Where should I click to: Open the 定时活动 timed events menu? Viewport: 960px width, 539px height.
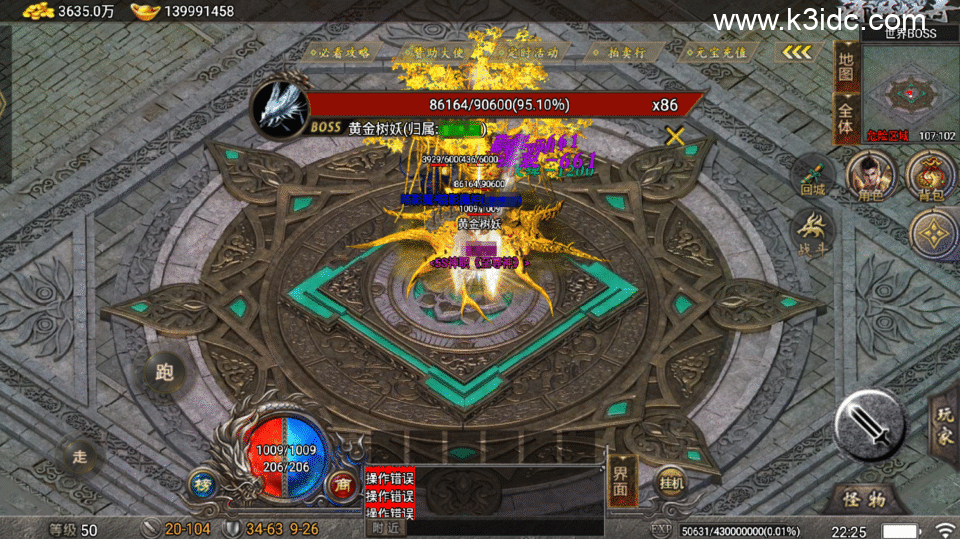527,51
